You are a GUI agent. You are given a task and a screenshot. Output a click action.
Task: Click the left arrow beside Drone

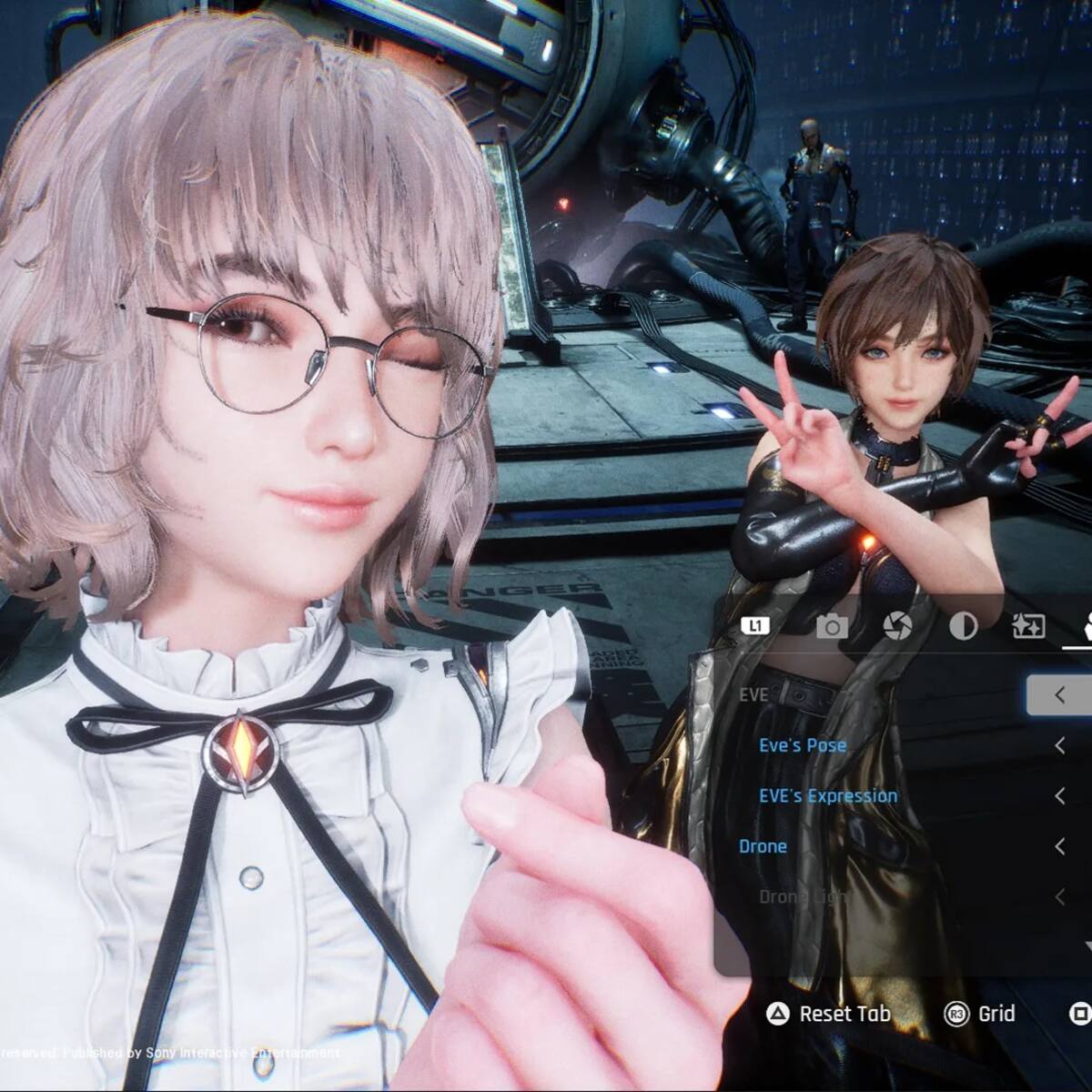1060,846
